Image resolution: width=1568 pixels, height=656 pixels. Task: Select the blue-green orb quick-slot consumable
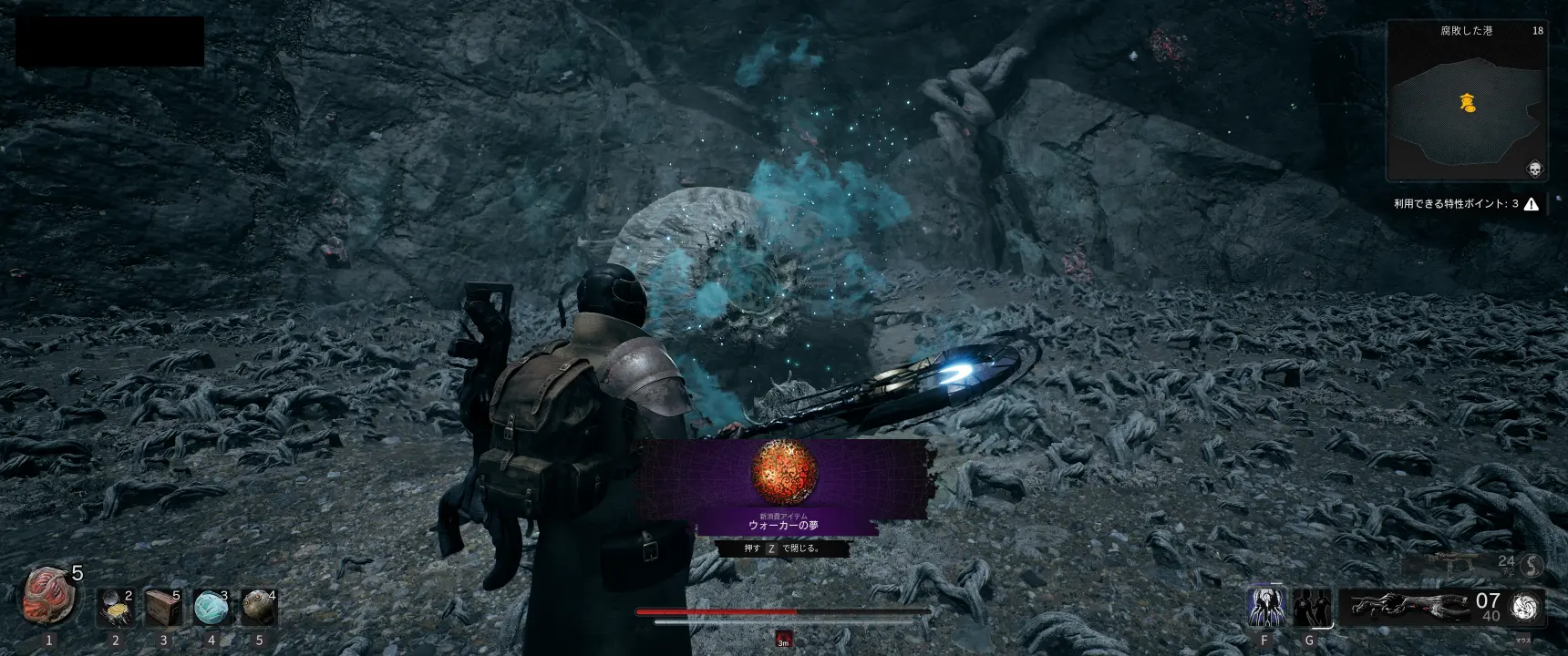tap(211, 608)
